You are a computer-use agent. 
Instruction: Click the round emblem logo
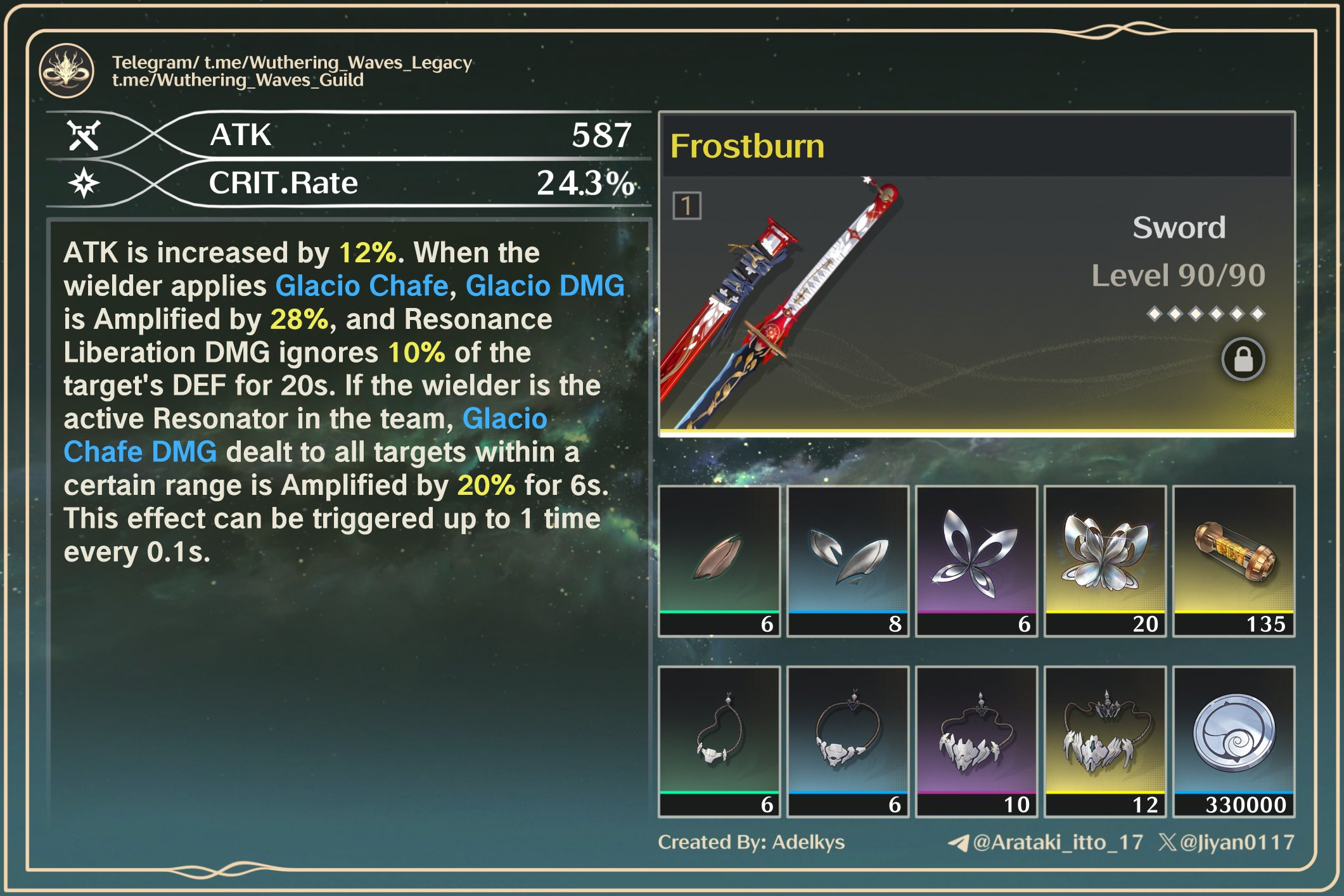pyautogui.click(x=67, y=70)
